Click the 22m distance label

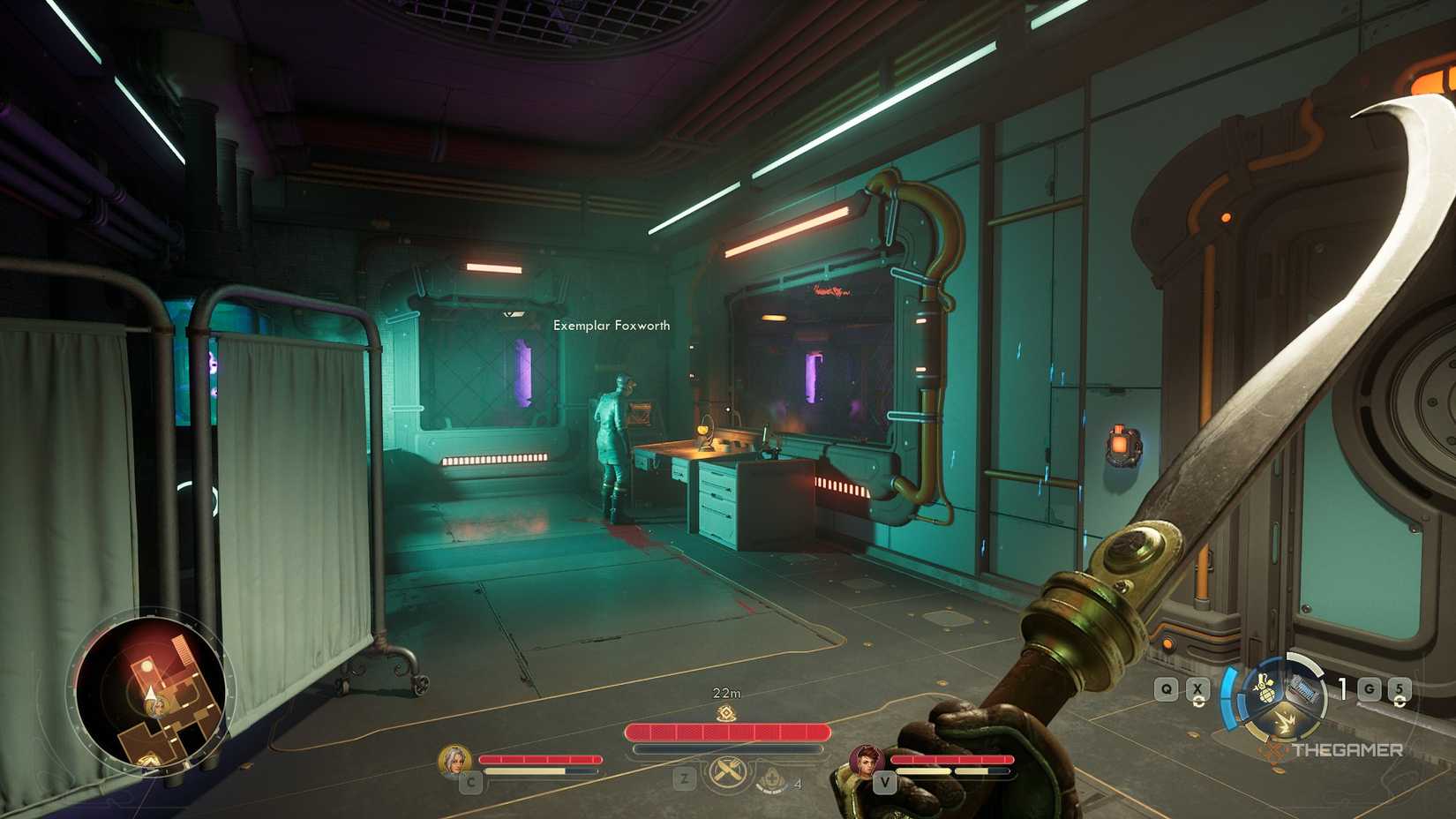click(x=726, y=692)
